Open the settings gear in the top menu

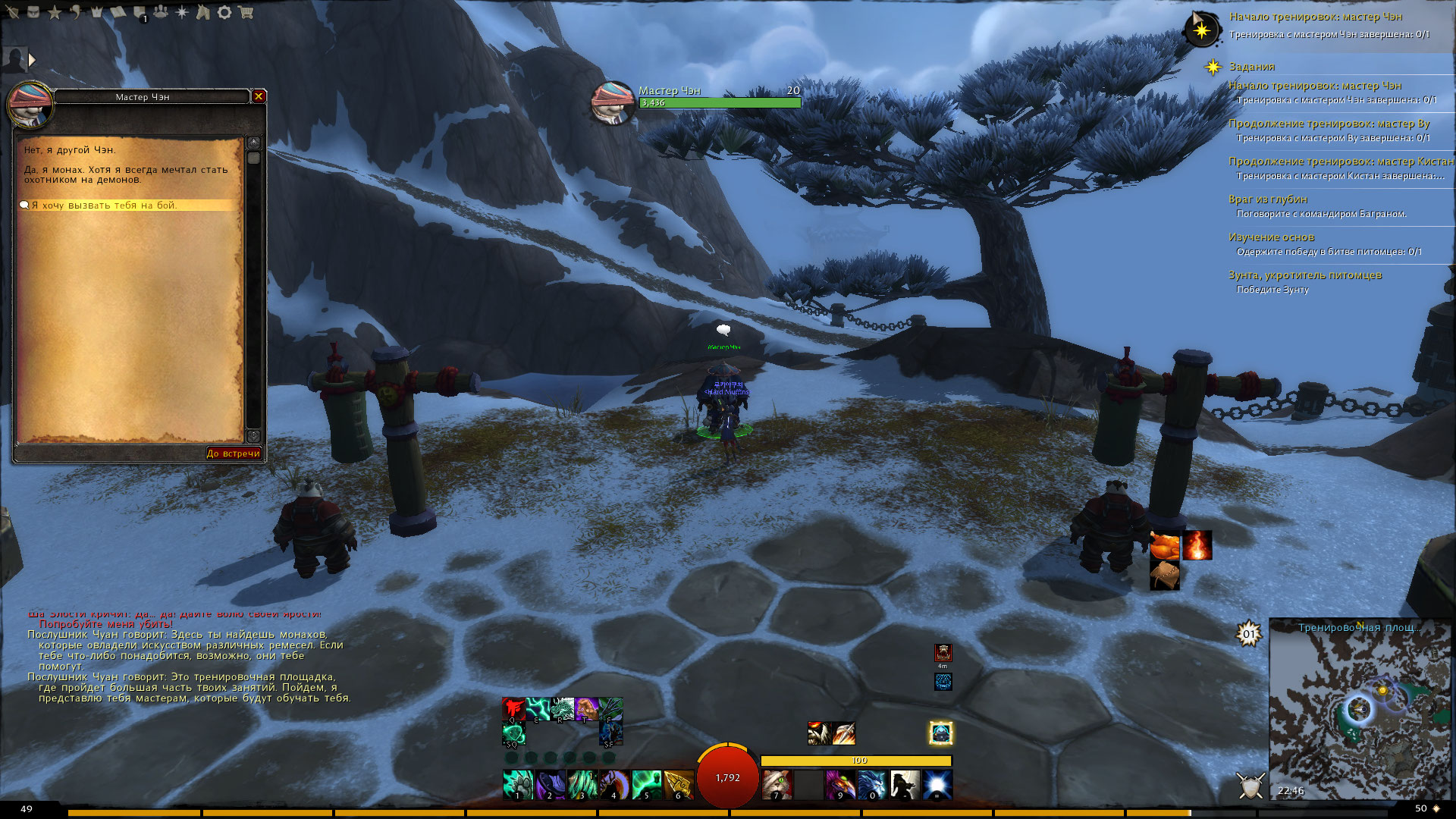click(224, 12)
